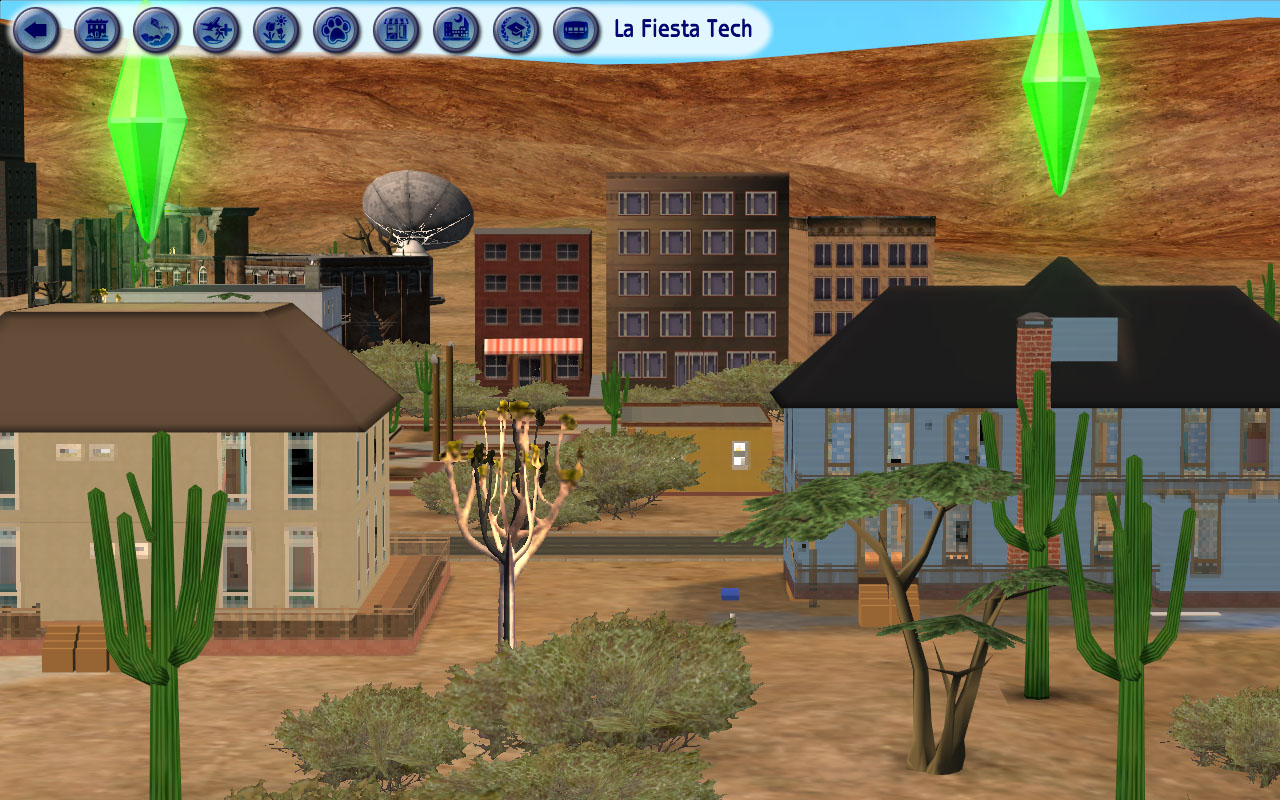This screenshot has width=1280, height=800.
Task: Click the graduation cap university icon
Action: click(517, 30)
